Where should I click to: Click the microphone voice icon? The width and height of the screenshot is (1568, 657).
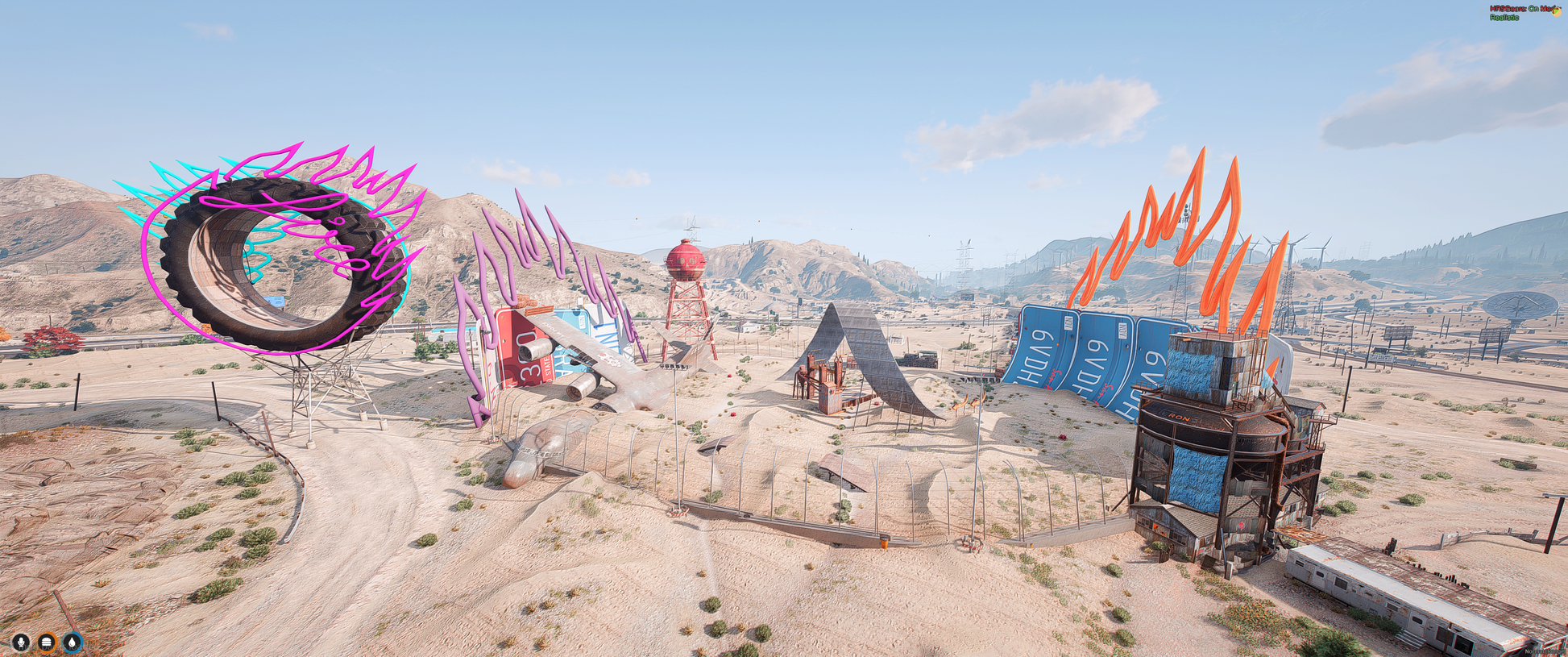point(22,642)
